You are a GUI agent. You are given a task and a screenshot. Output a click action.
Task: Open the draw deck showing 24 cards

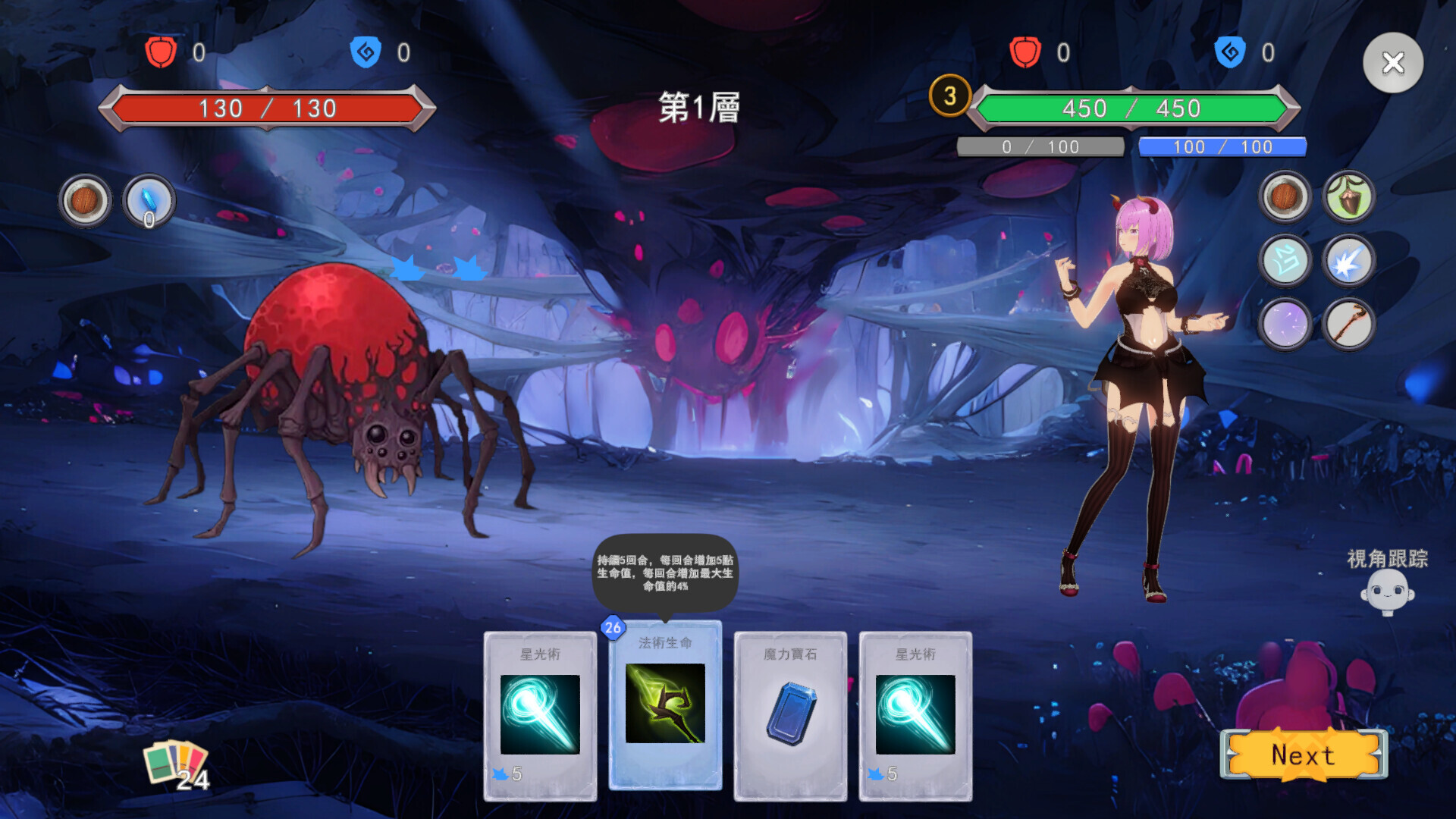click(176, 764)
